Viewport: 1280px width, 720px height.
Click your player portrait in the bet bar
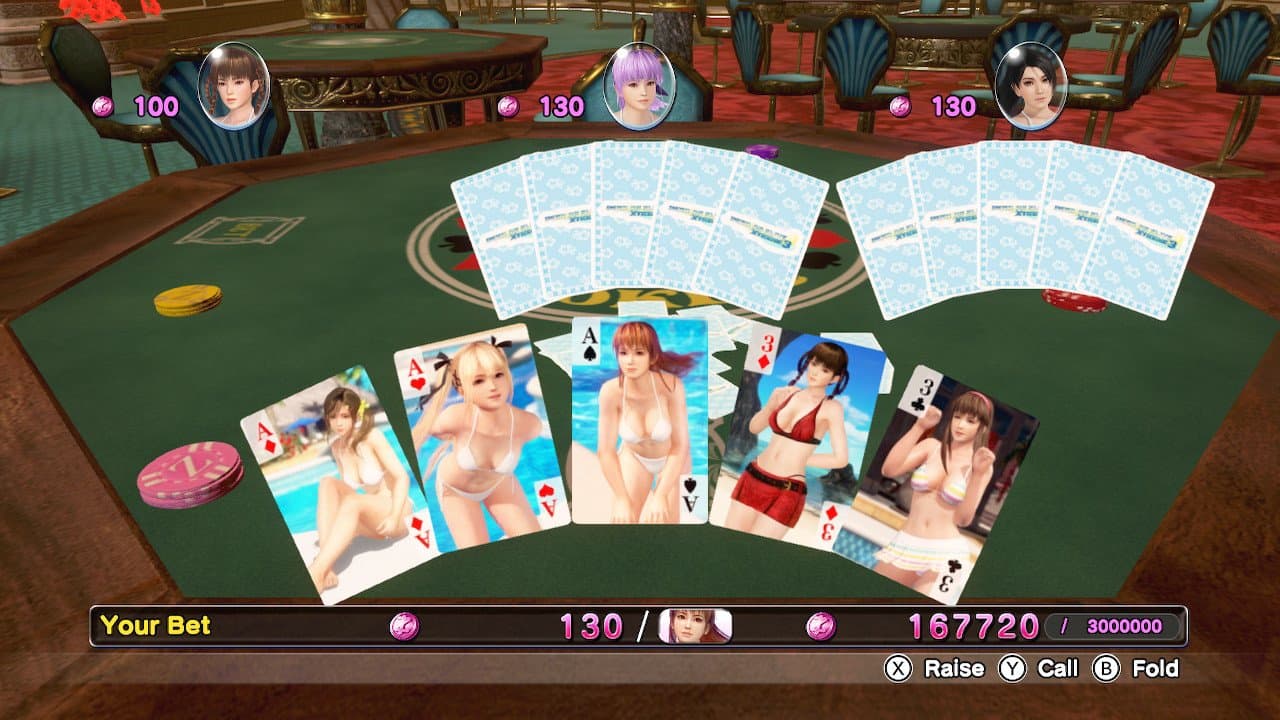coord(695,626)
